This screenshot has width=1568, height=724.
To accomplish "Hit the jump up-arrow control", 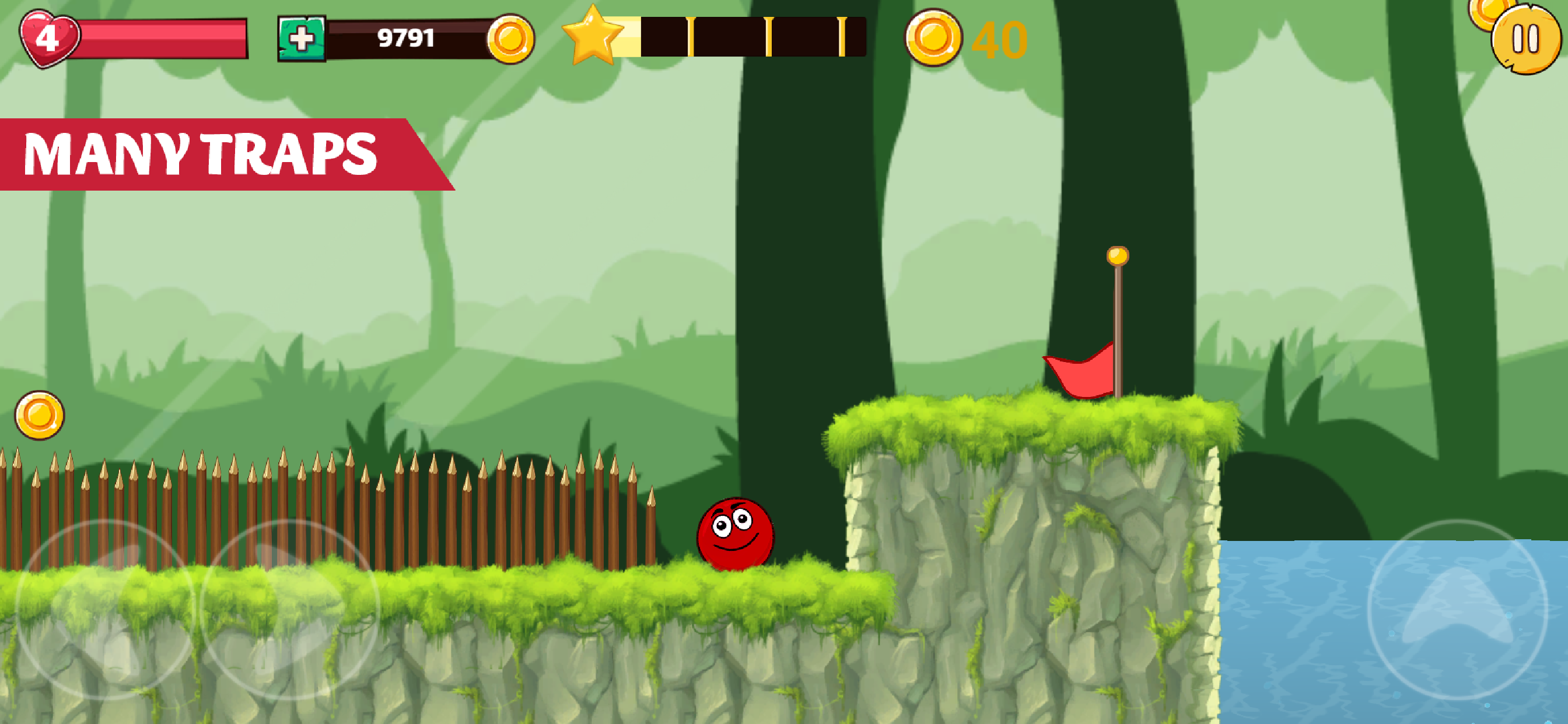I will click(x=1457, y=609).
